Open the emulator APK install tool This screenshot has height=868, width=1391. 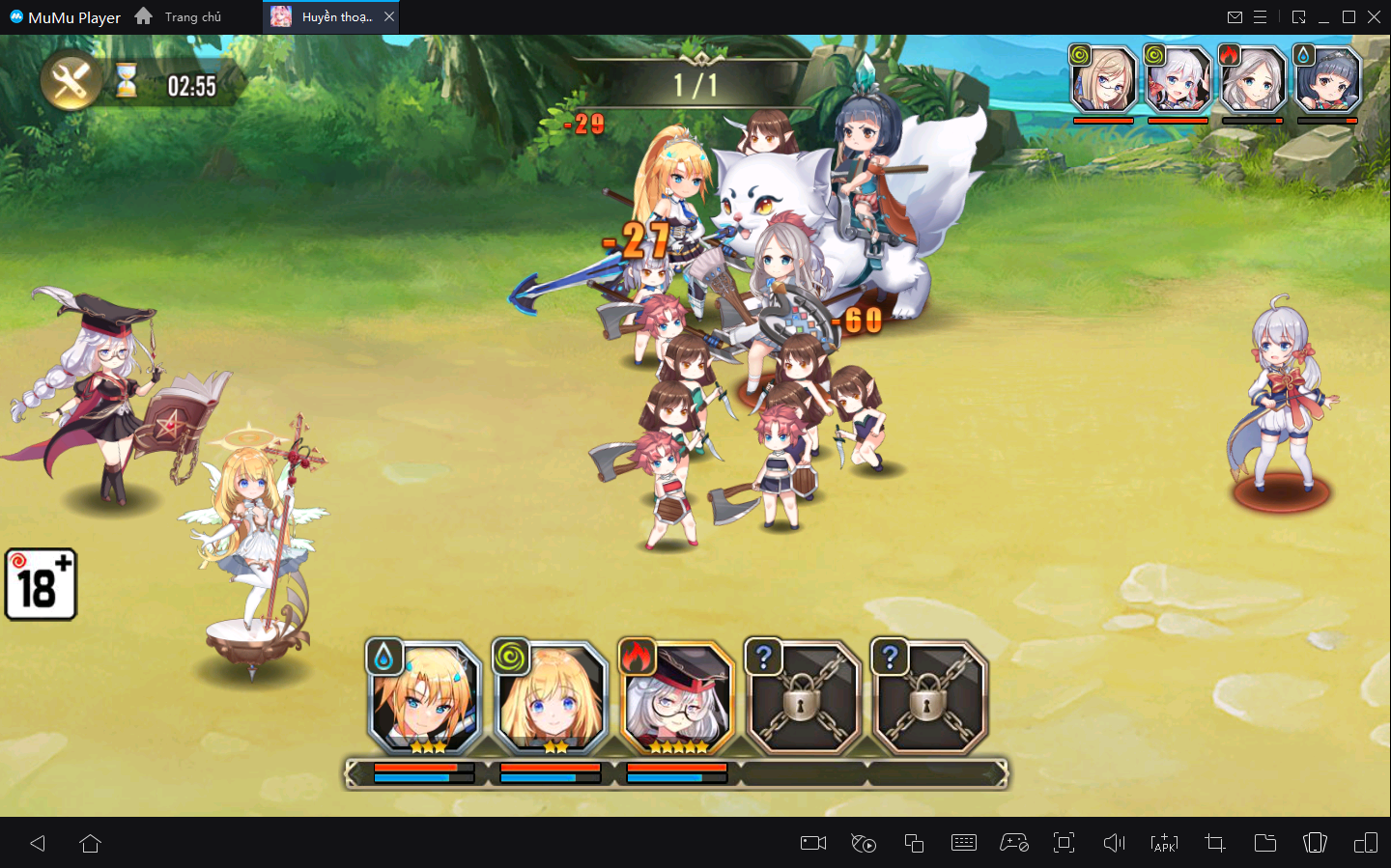click(1165, 843)
